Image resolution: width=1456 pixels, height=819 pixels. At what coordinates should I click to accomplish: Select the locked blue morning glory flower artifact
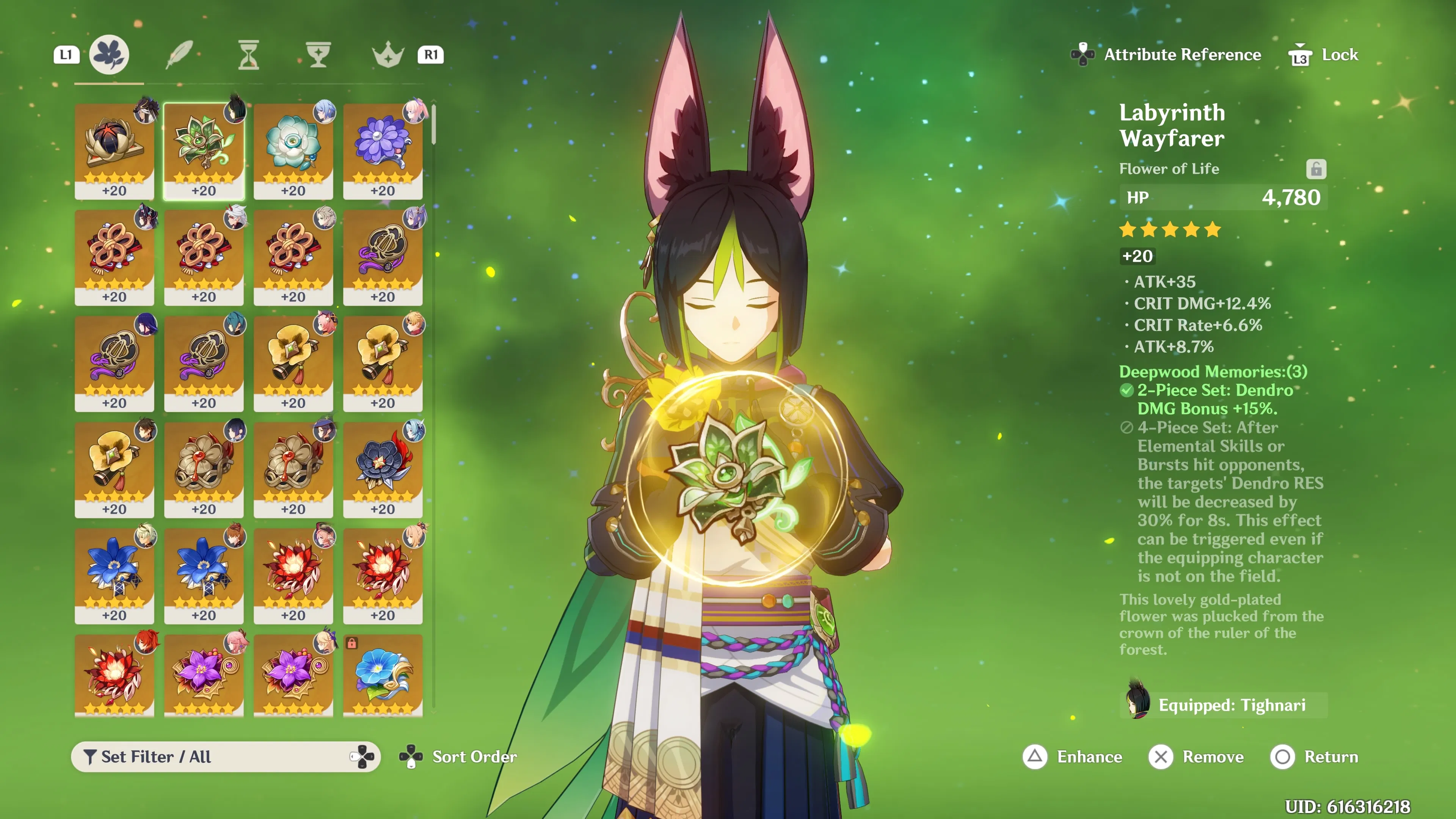pyautogui.click(x=383, y=675)
